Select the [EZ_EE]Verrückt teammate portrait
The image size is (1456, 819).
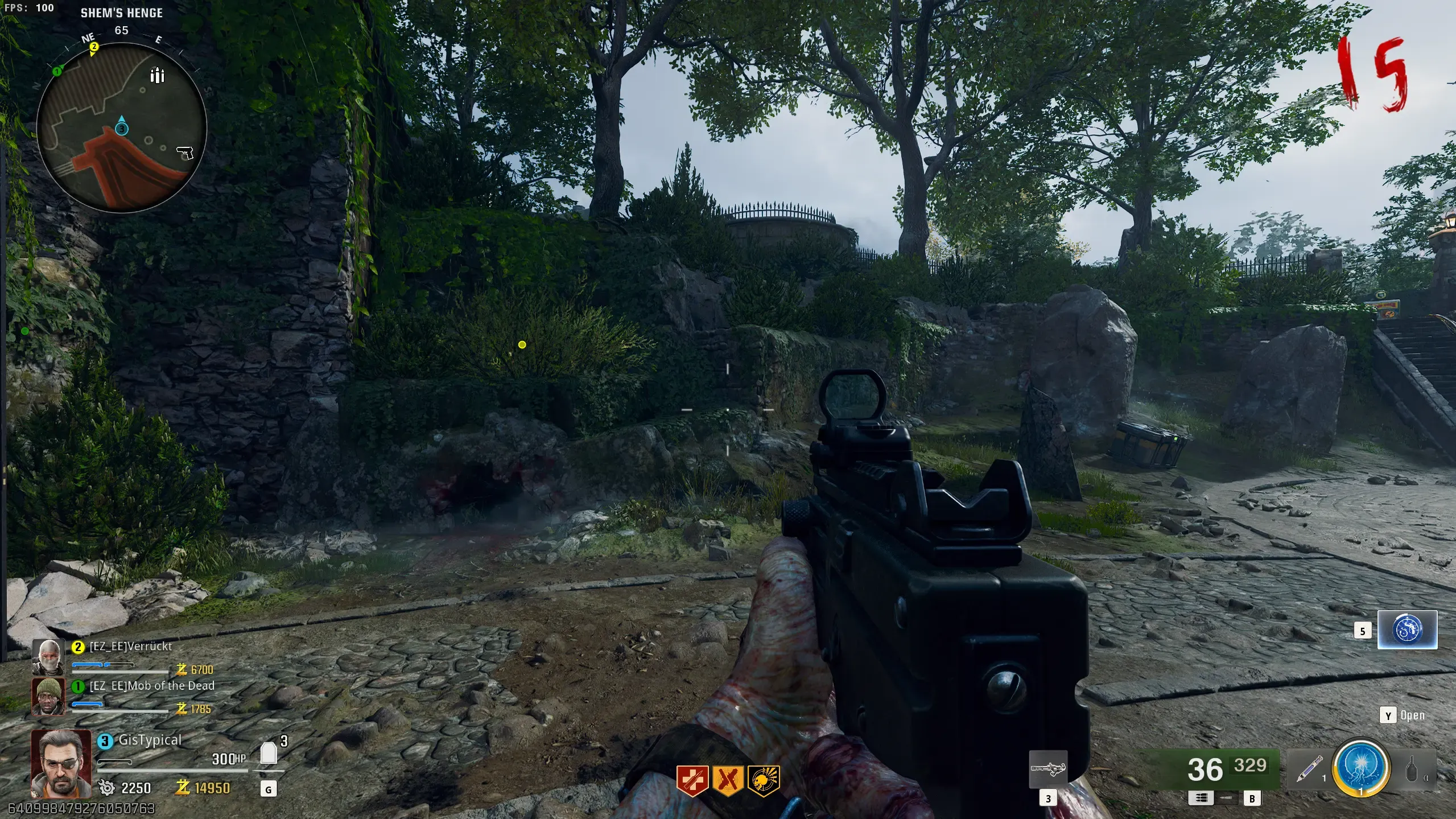click(48, 656)
